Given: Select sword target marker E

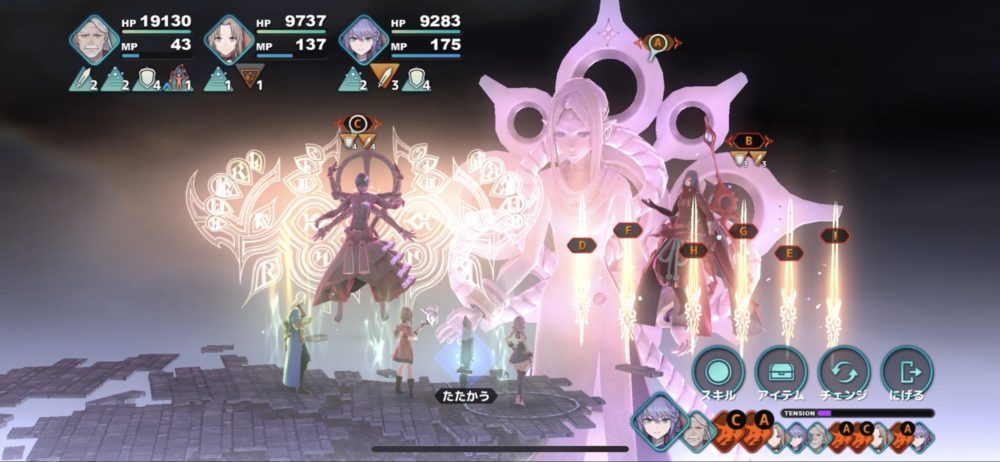Looking at the screenshot, I should point(789,253).
